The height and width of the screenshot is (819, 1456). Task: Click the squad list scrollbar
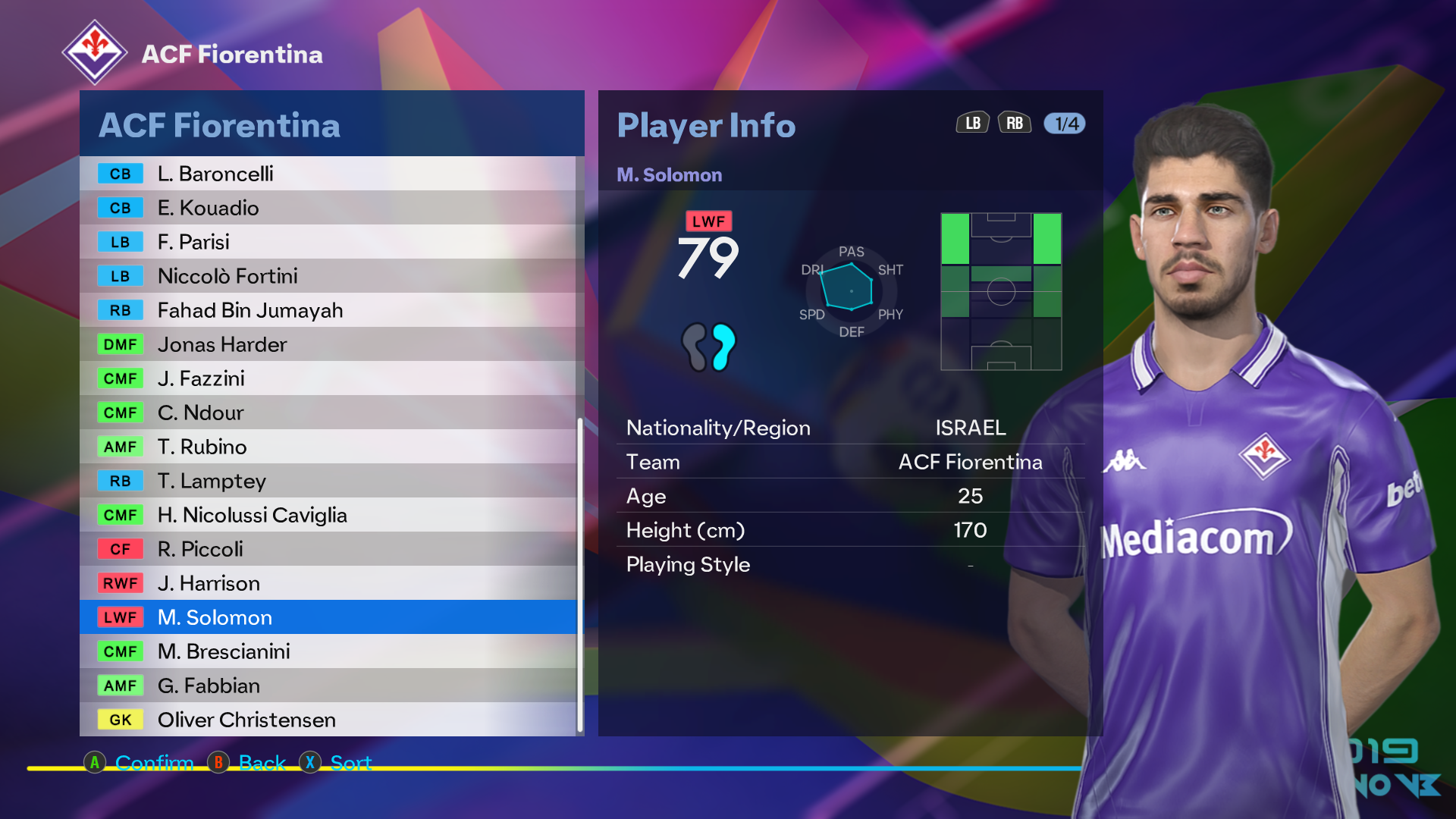point(580,575)
